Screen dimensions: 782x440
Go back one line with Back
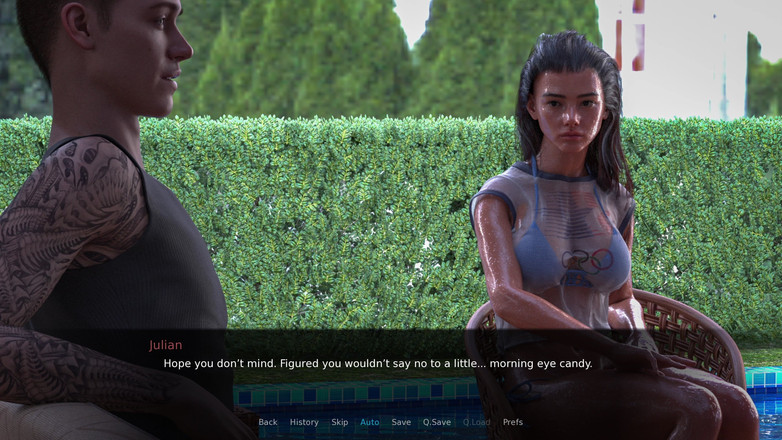(x=268, y=422)
